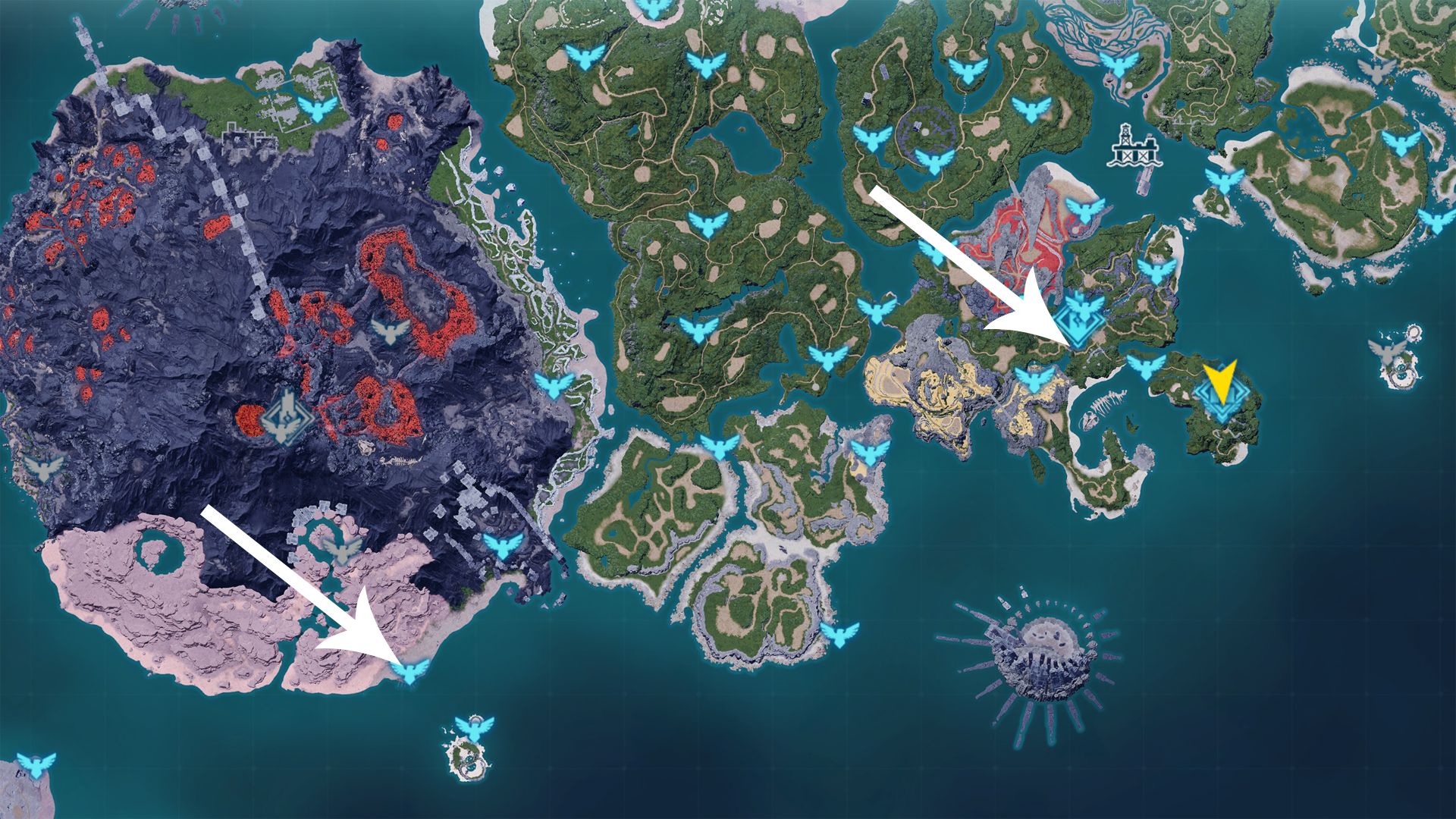Image resolution: width=1456 pixels, height=819 pixels.
Task: Choose the fast travel eagle at the white arrow's tip on the pink beach
Action: point(412,670)
